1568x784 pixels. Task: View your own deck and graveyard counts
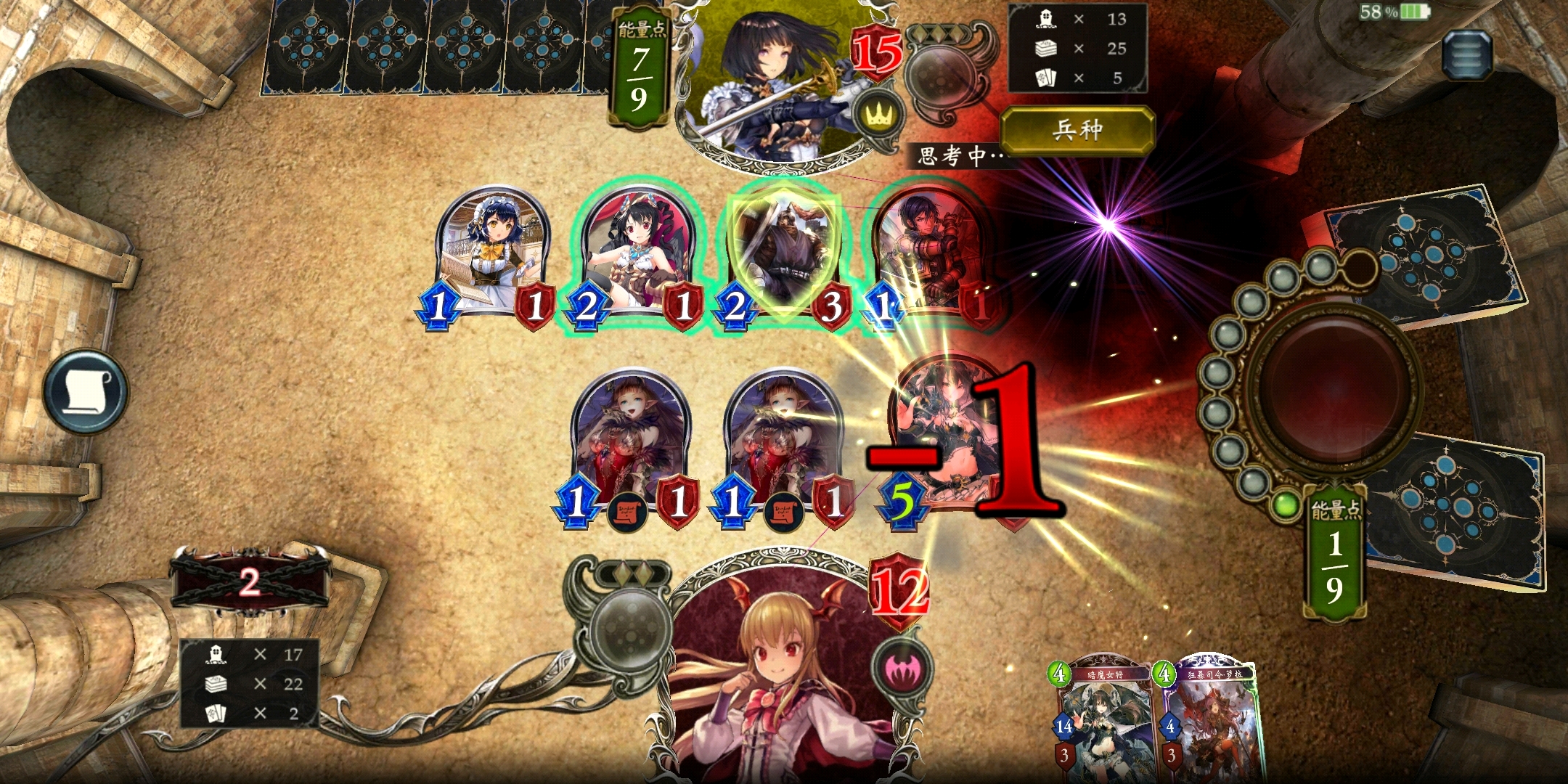[x=249, y=684]
